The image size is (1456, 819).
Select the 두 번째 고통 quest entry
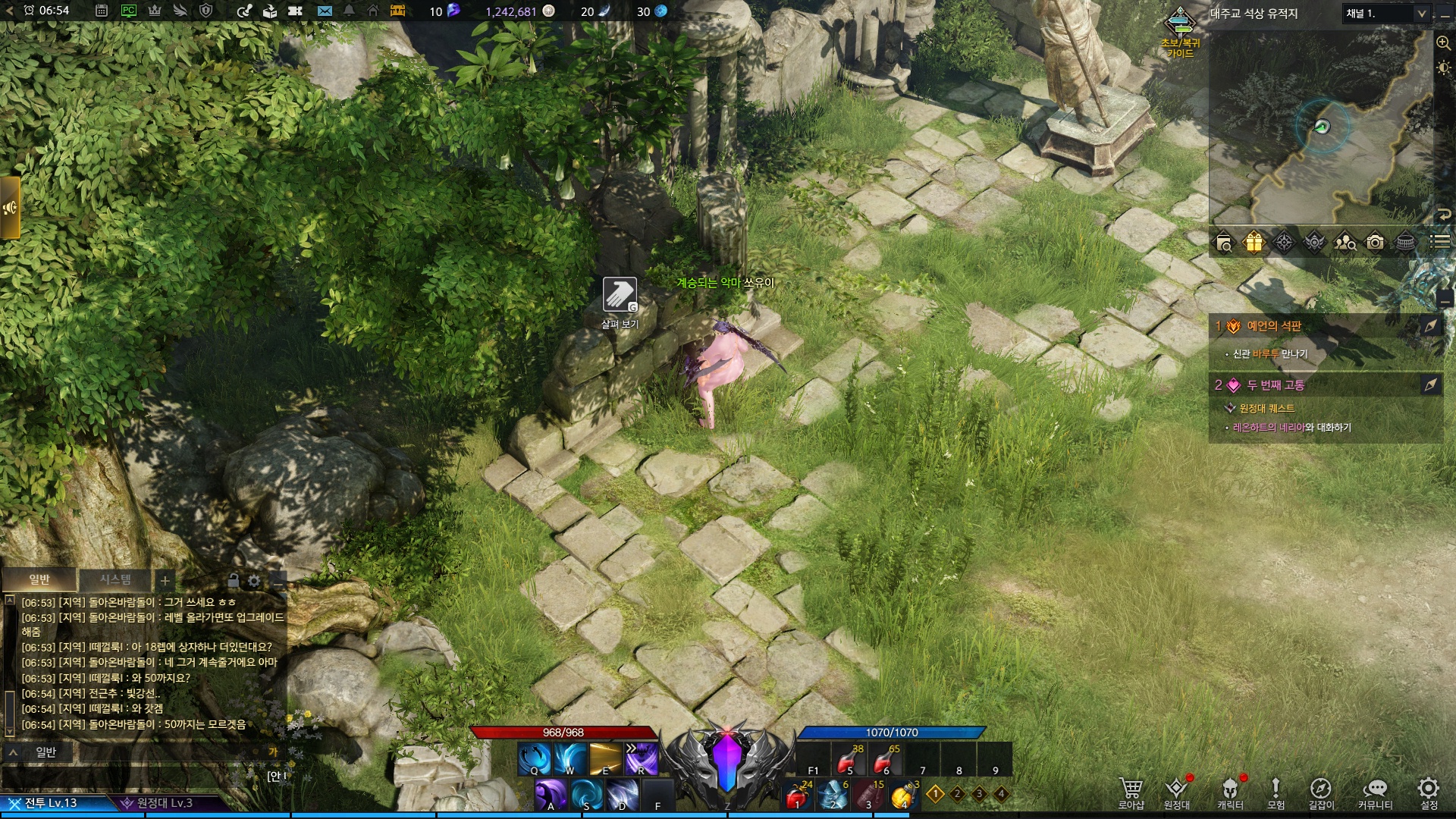(1276, 385)
